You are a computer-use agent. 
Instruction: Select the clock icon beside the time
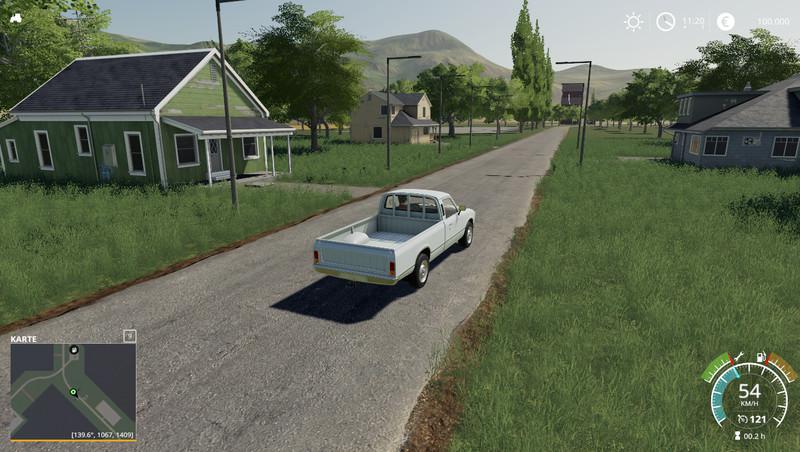coord(665,22)
